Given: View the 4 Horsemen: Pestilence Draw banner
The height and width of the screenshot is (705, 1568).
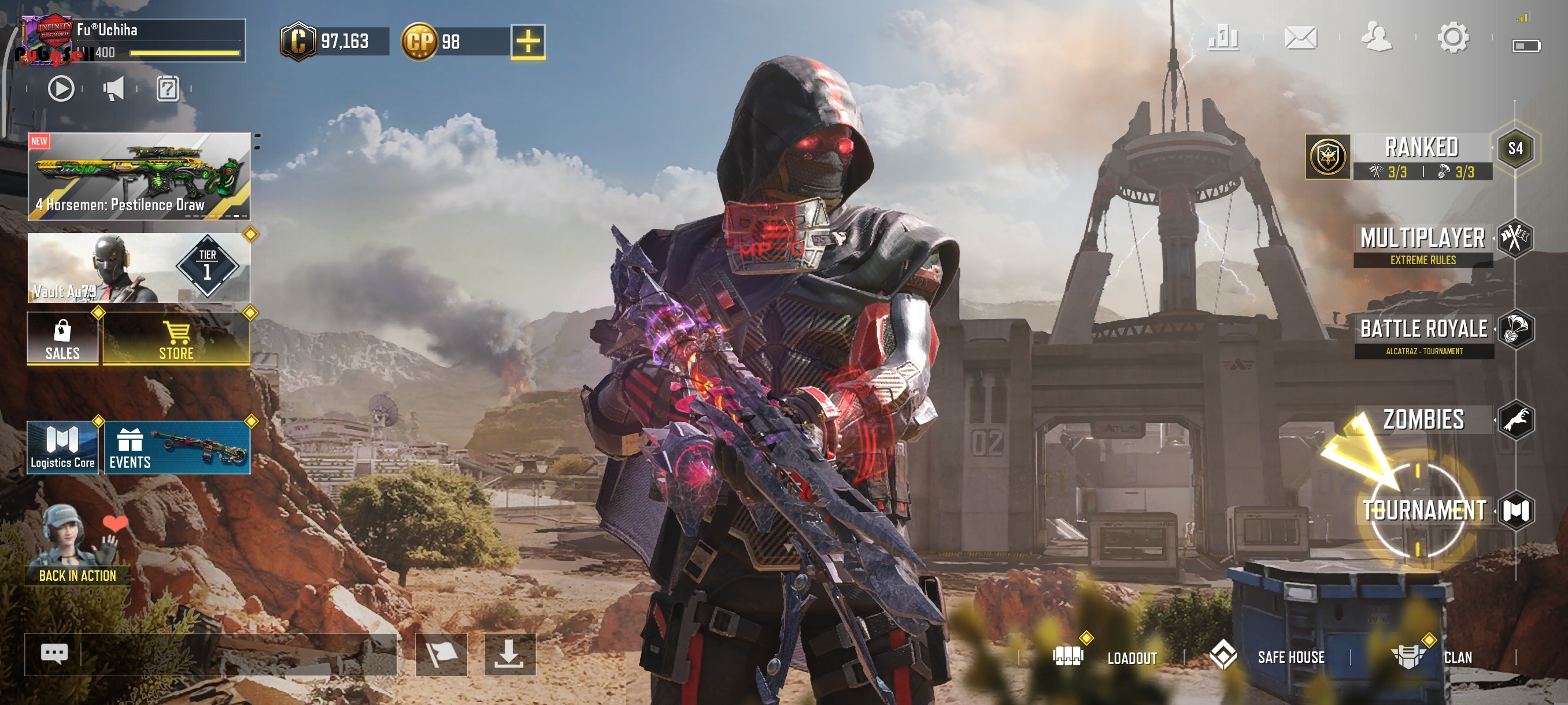Looking at the screenshot, I should tap(139, 176).
